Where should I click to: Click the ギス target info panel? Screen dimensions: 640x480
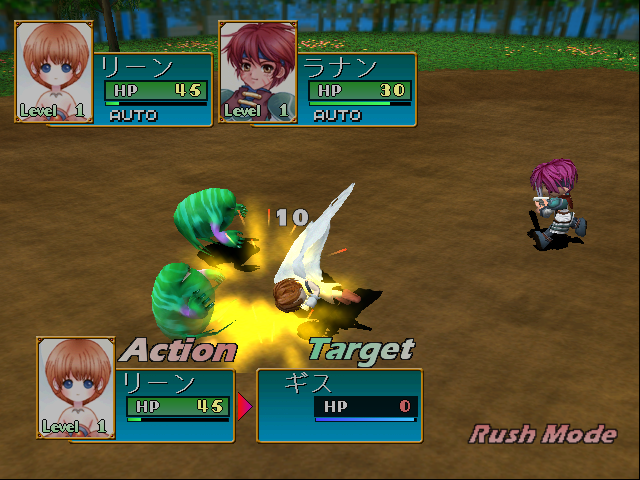pos(340,405)
